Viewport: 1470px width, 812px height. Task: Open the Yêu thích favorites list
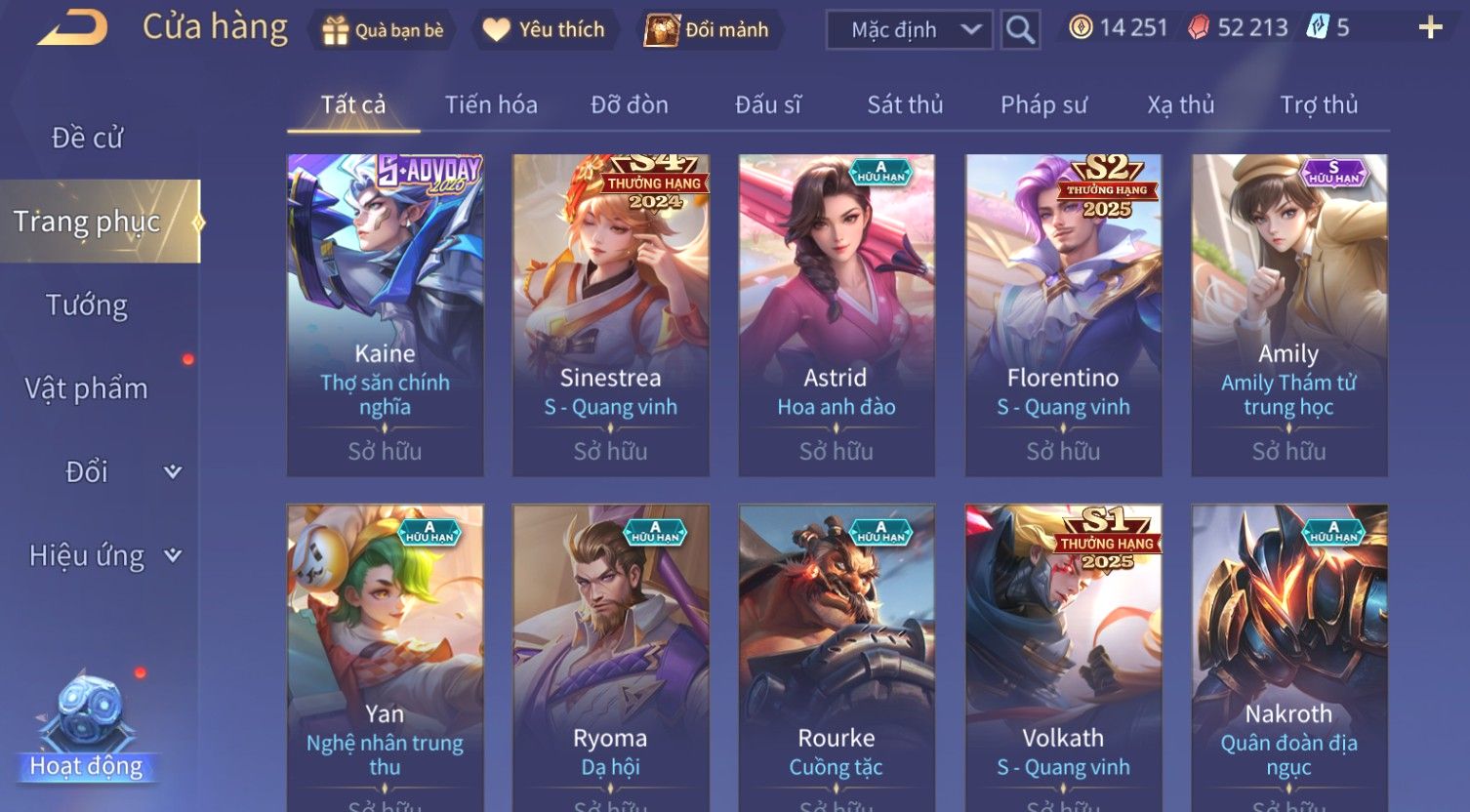coord(544,30)
